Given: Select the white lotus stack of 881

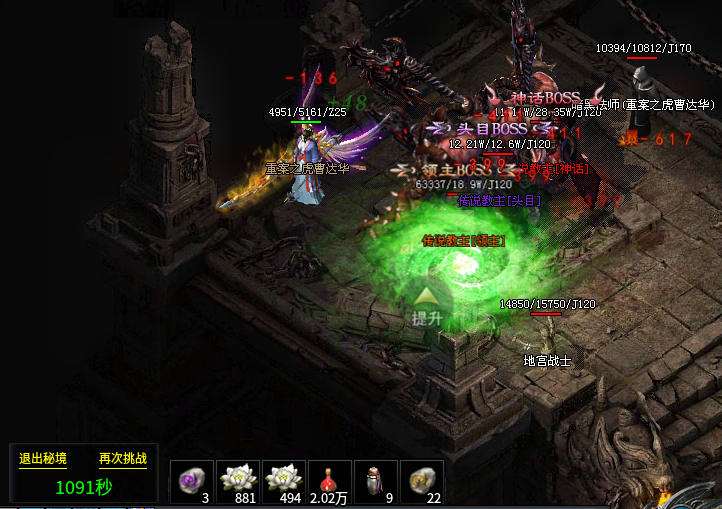Looking at the screenshot, I should tap(238, 481).
